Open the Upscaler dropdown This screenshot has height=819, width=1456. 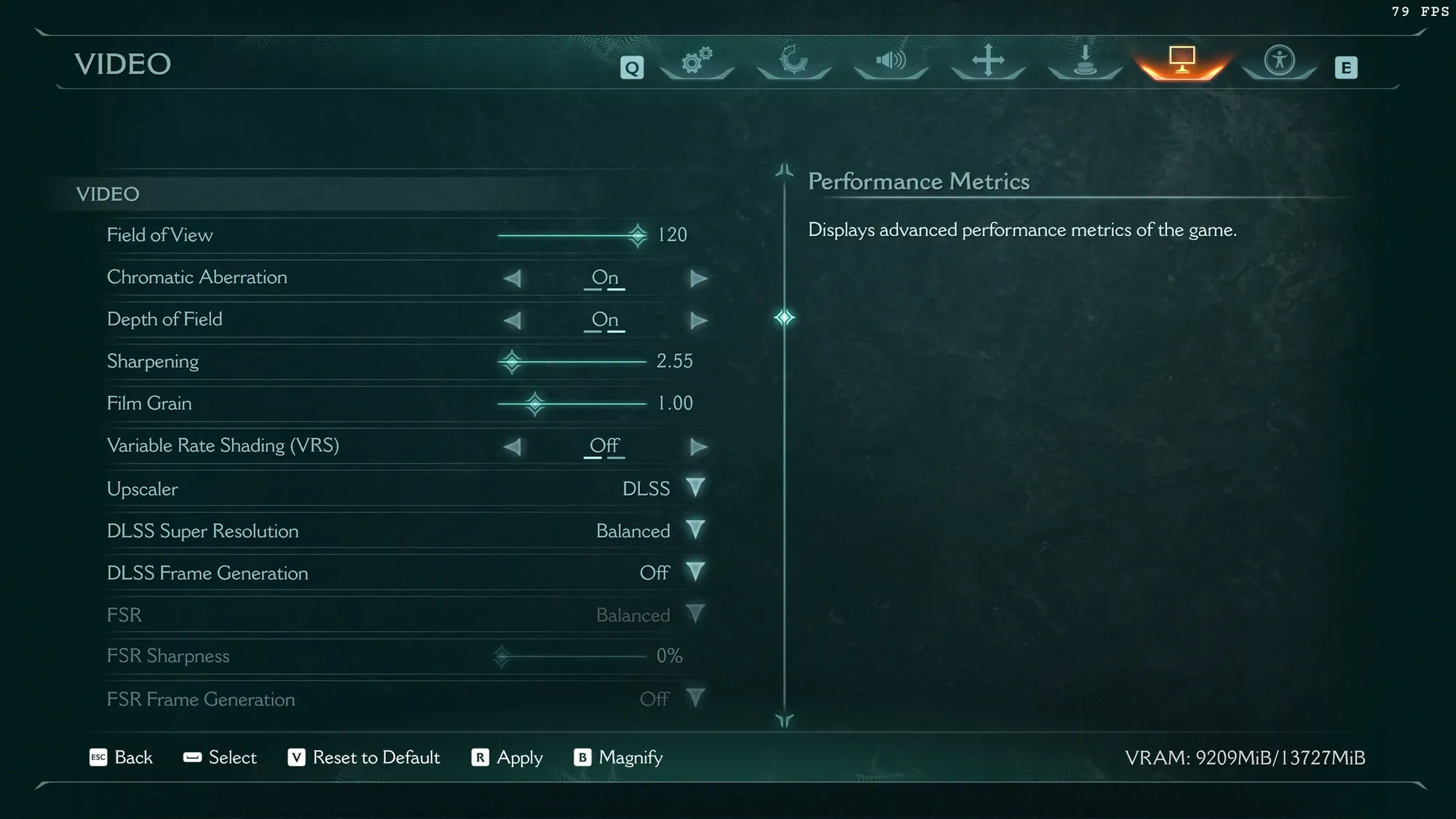point(695,488)
